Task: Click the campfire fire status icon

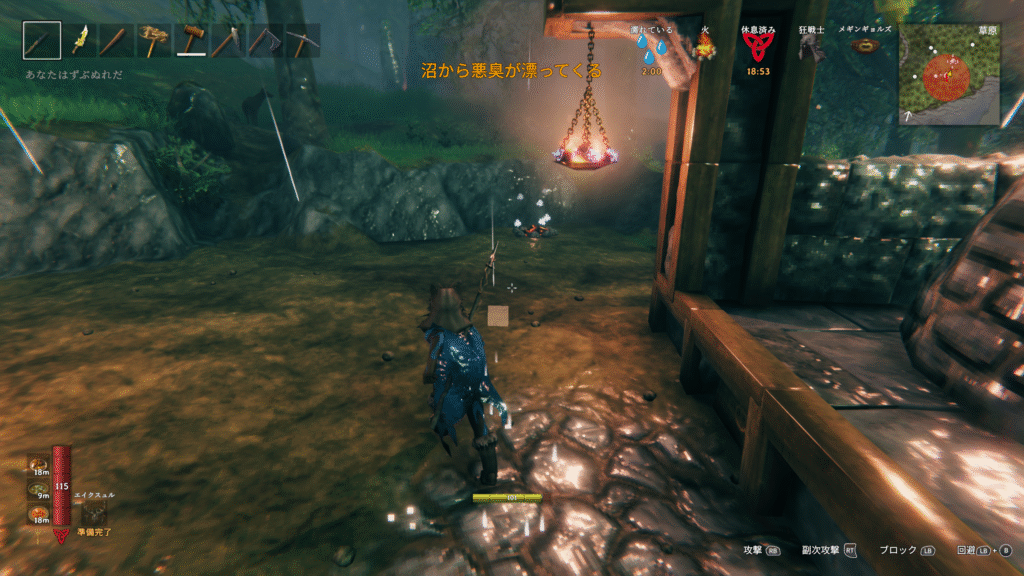Action: point(705,48)
